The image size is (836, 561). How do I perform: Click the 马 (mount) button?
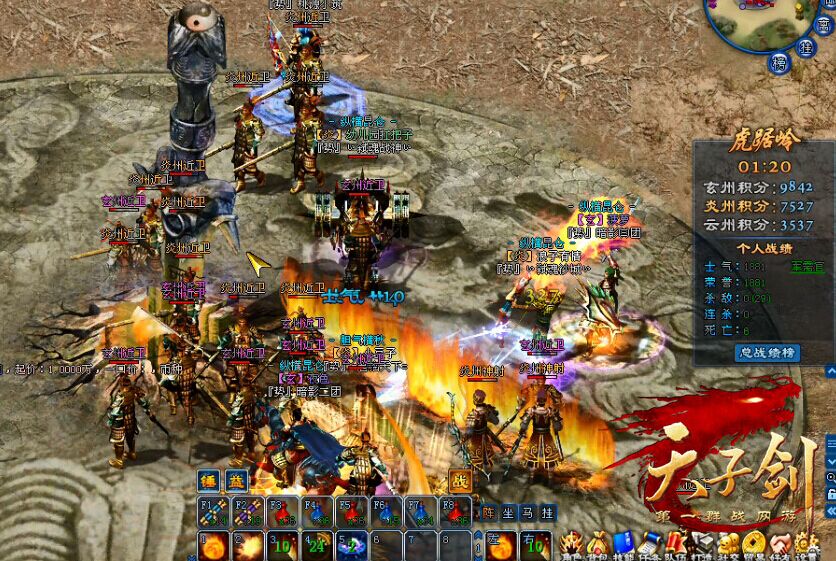click(x=528, y=512)
